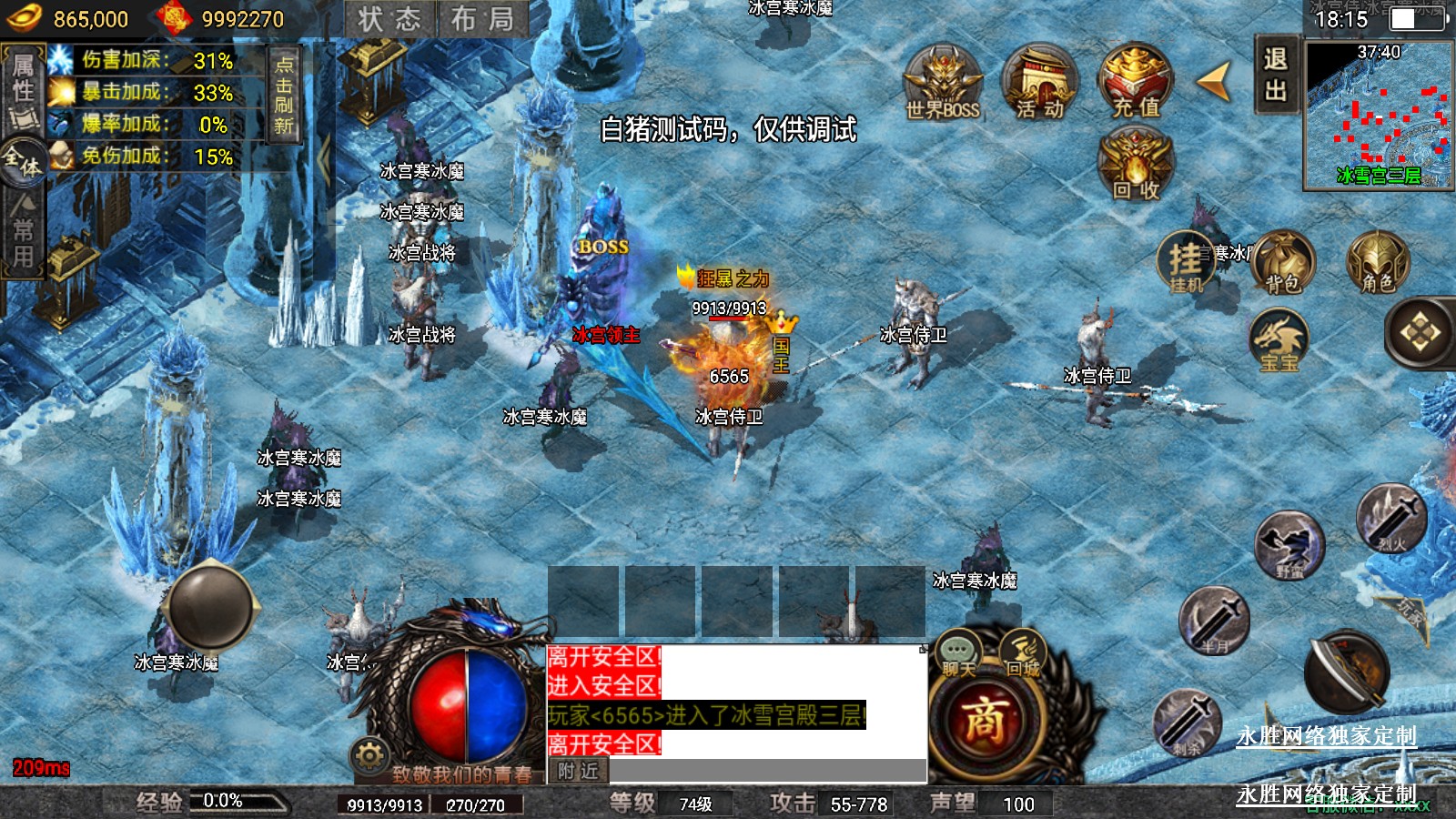Open the 商 shop button
Image resolution: width=1456 pixels, height=819 pixels.
pyautogui.click(x=985, y=722)
